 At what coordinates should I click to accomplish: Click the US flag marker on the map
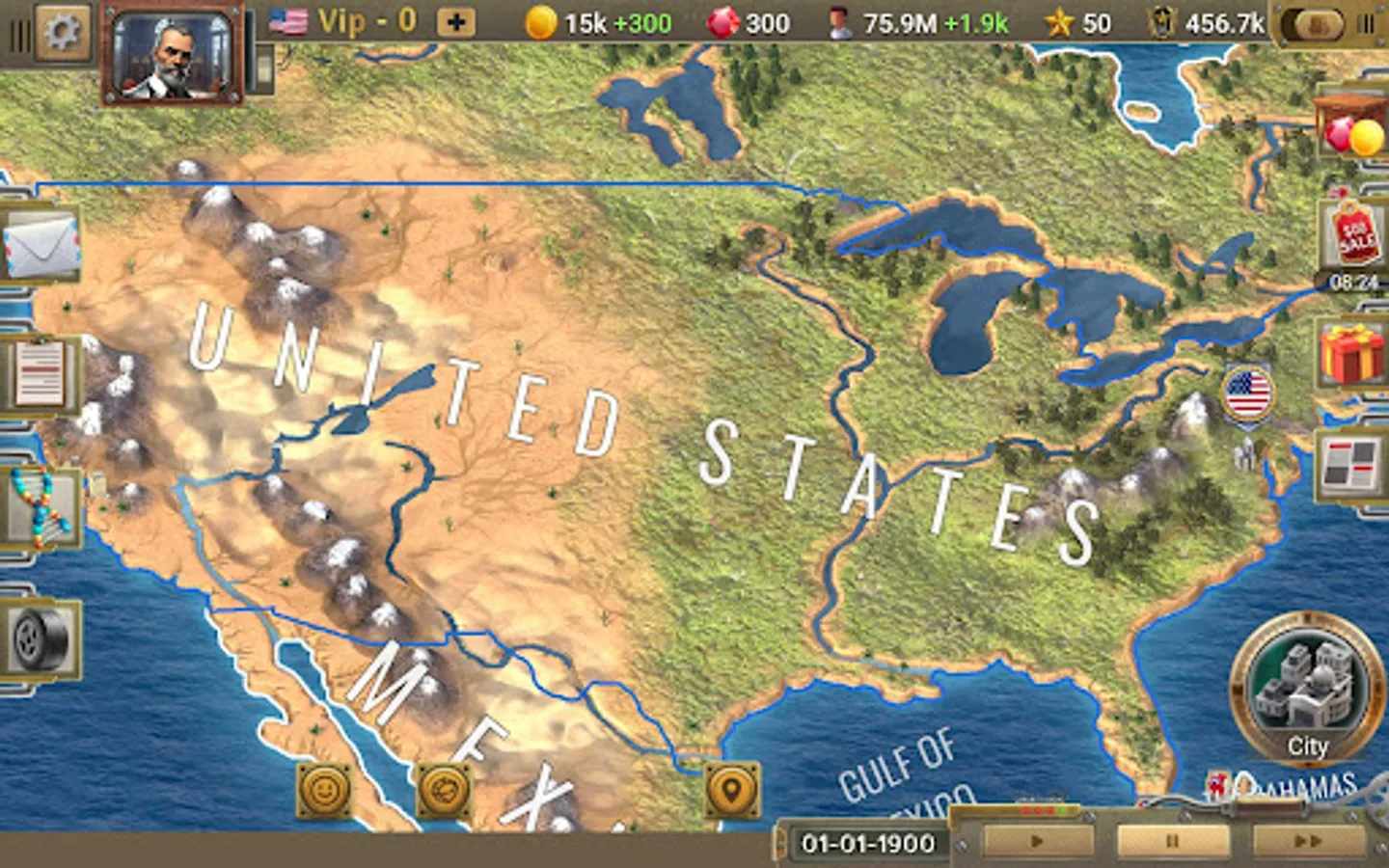(1246, 392)
